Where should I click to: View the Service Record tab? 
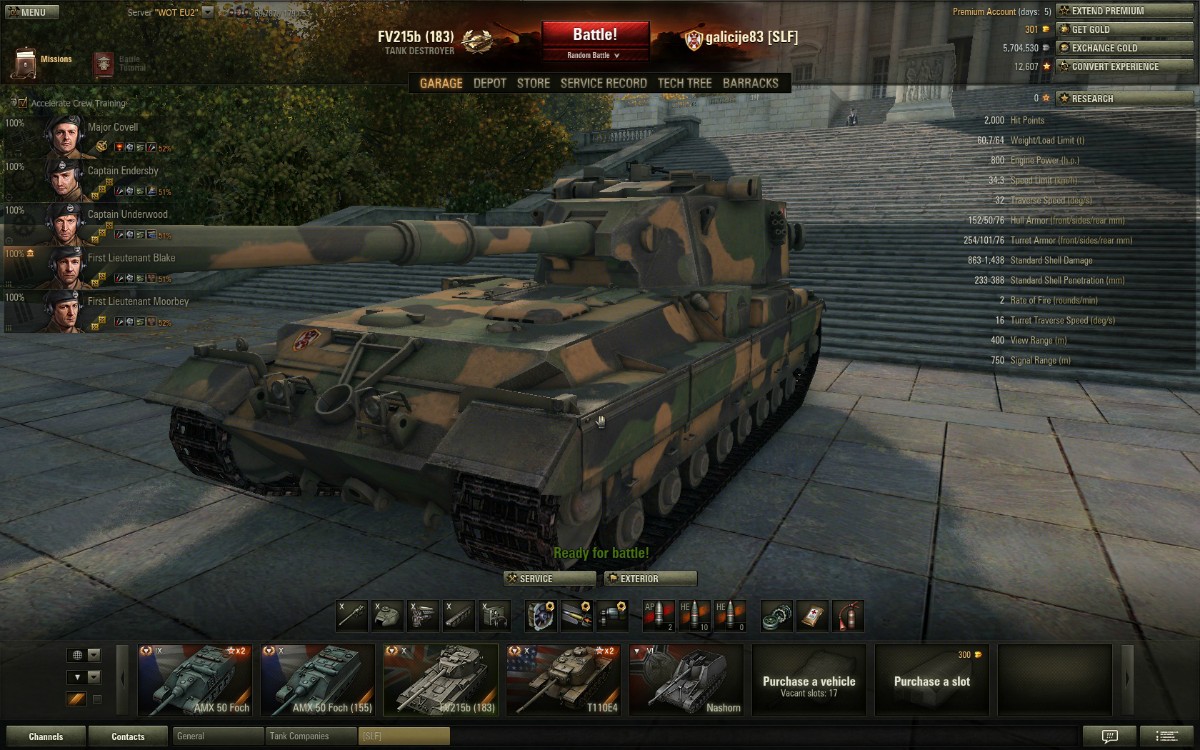click(x=604, y=83)
